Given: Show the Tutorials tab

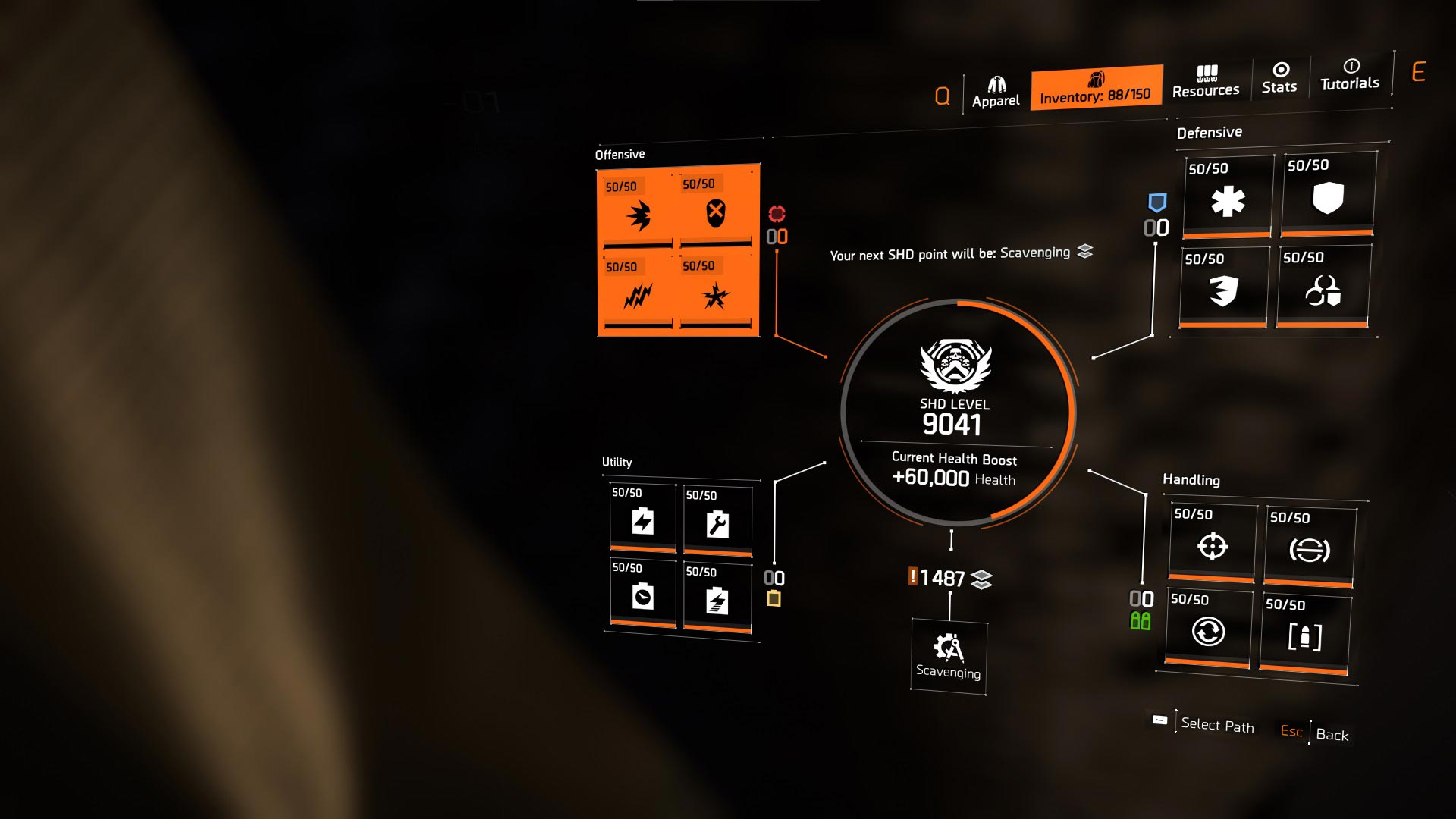Looking at the screenshot, I should [x=1350, y=75].
